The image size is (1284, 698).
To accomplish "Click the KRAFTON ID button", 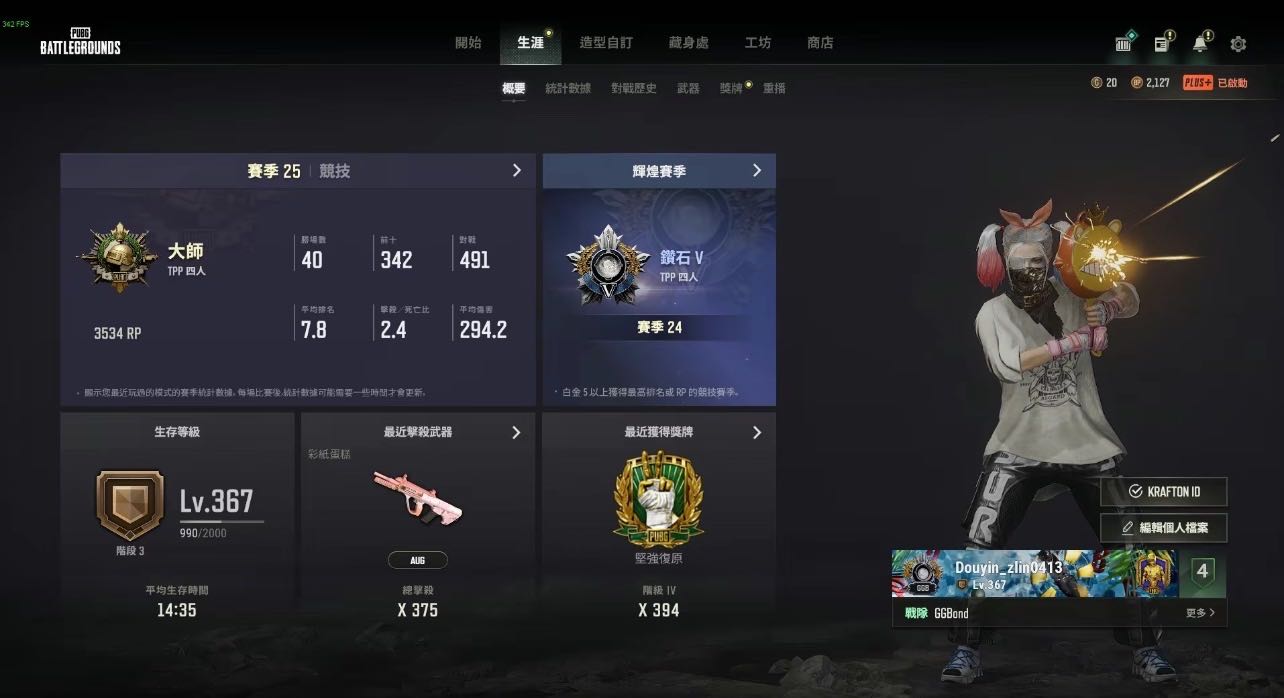I will click(1163, 491).
